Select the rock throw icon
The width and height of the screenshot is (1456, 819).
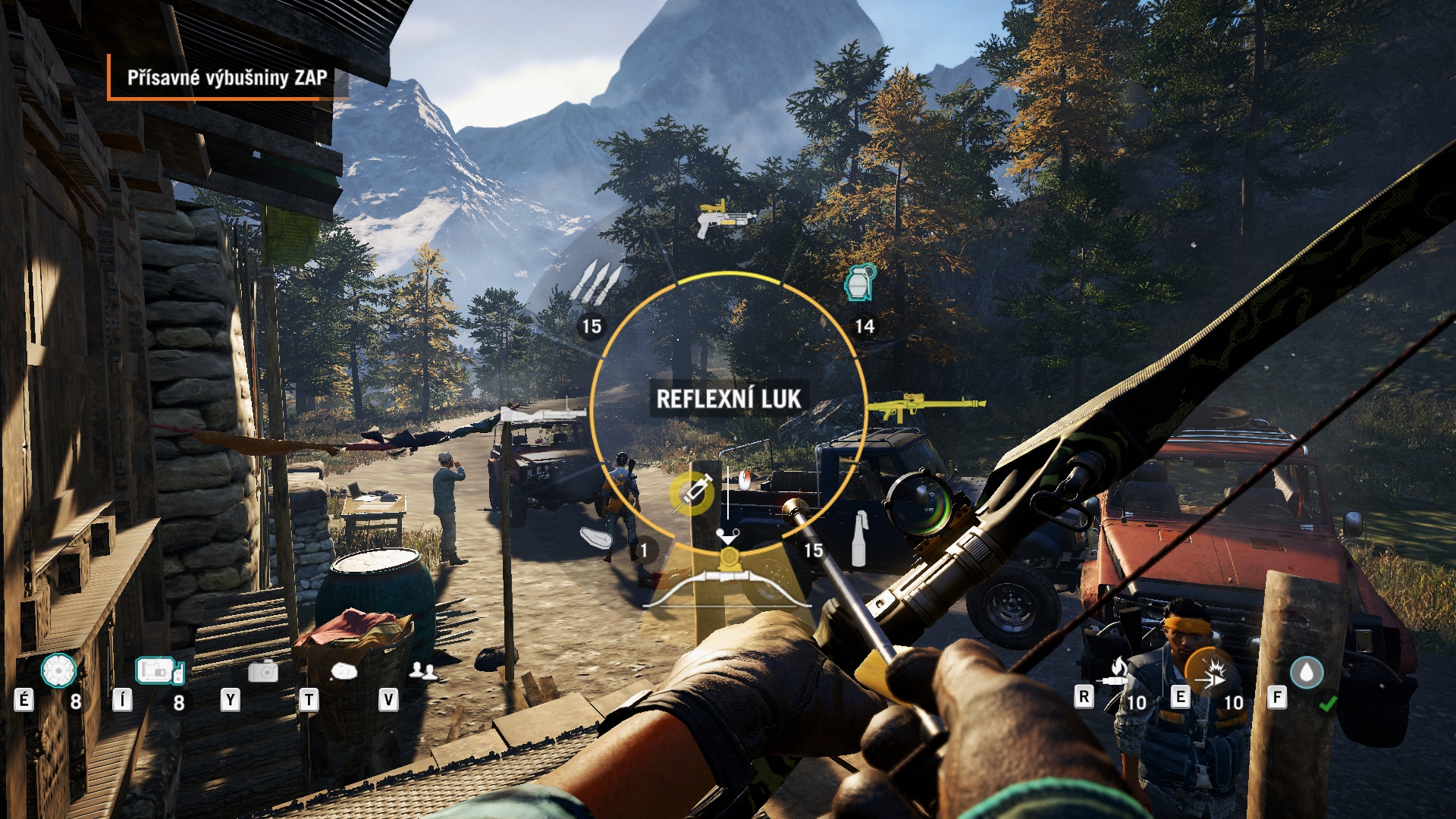[x=344, y=671]
